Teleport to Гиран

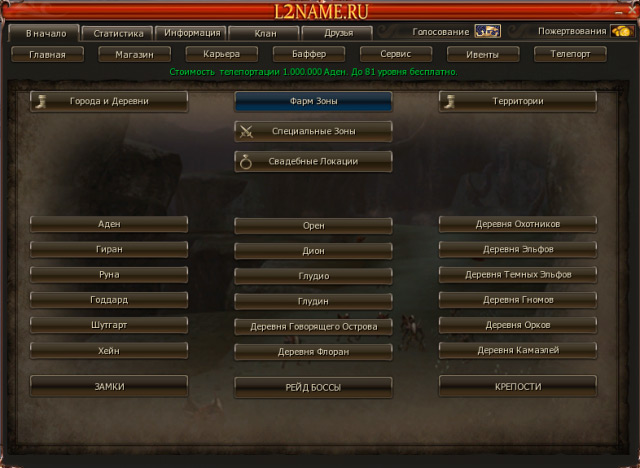pos(109,249)
